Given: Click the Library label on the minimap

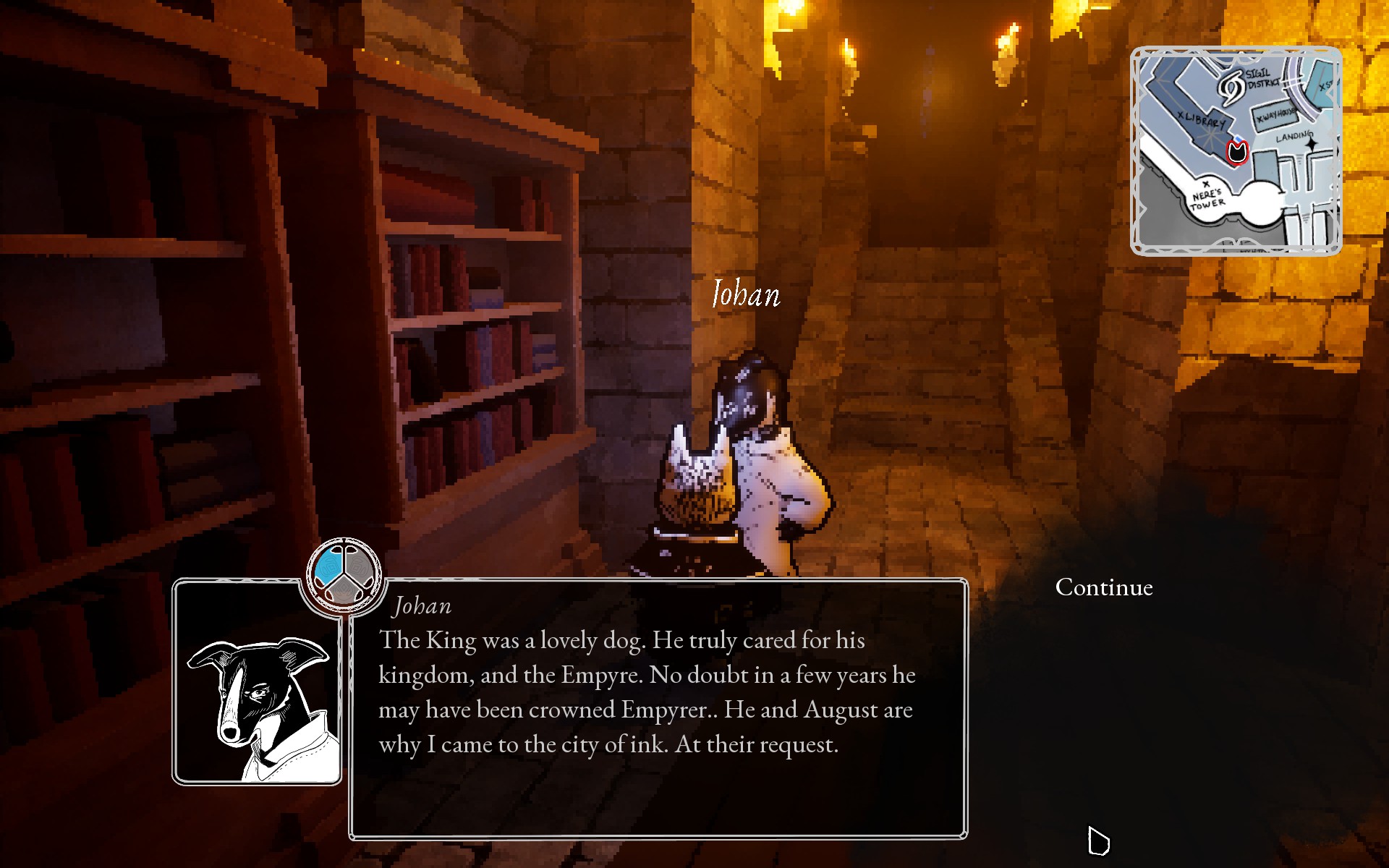Looking at the screenshot, I should coord(1201,120).
